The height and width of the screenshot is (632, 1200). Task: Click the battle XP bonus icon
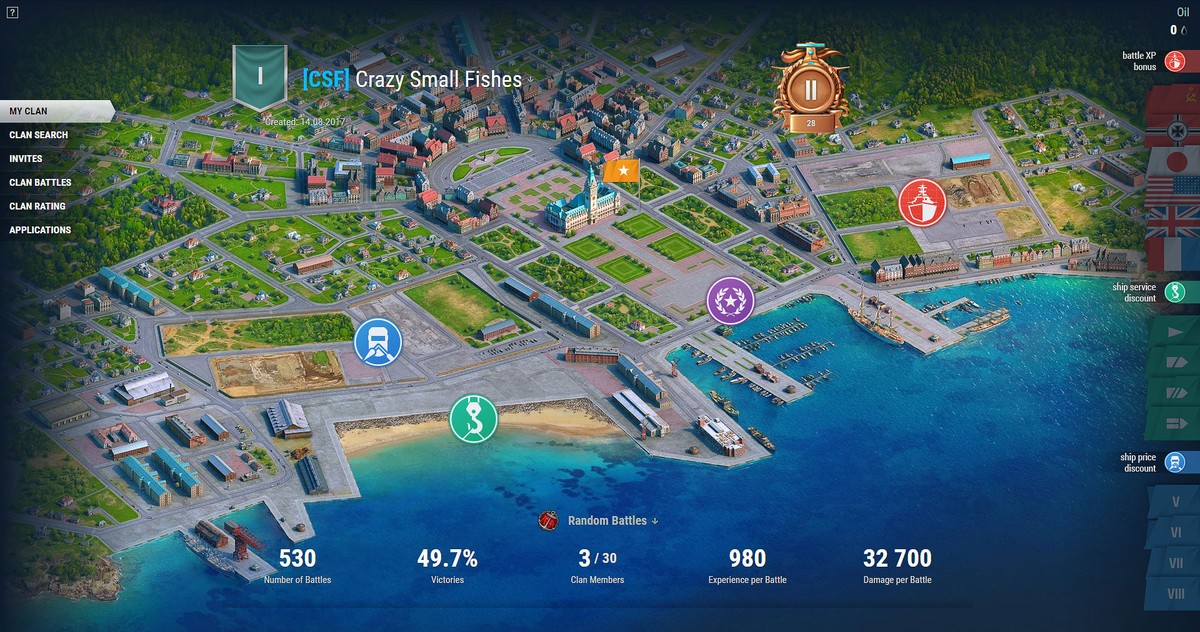pyautogui.click(x=1175, y=62)
